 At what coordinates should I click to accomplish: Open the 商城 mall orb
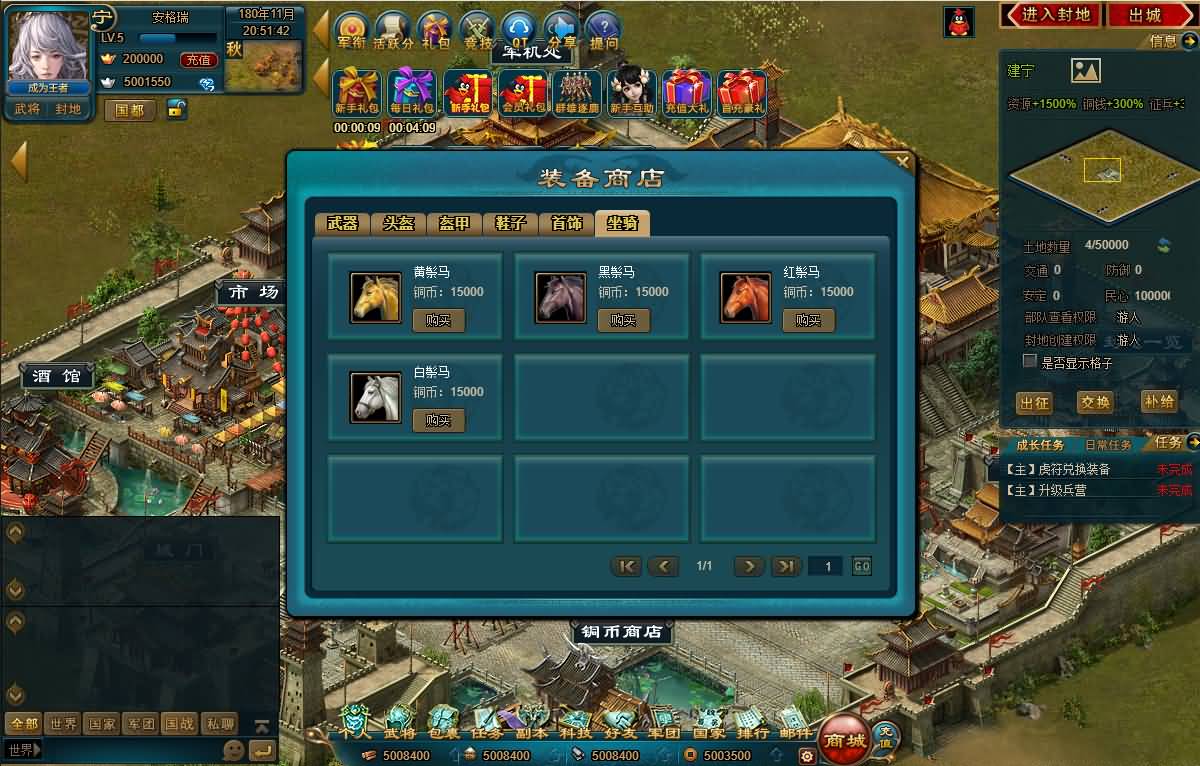click(843, 739)
